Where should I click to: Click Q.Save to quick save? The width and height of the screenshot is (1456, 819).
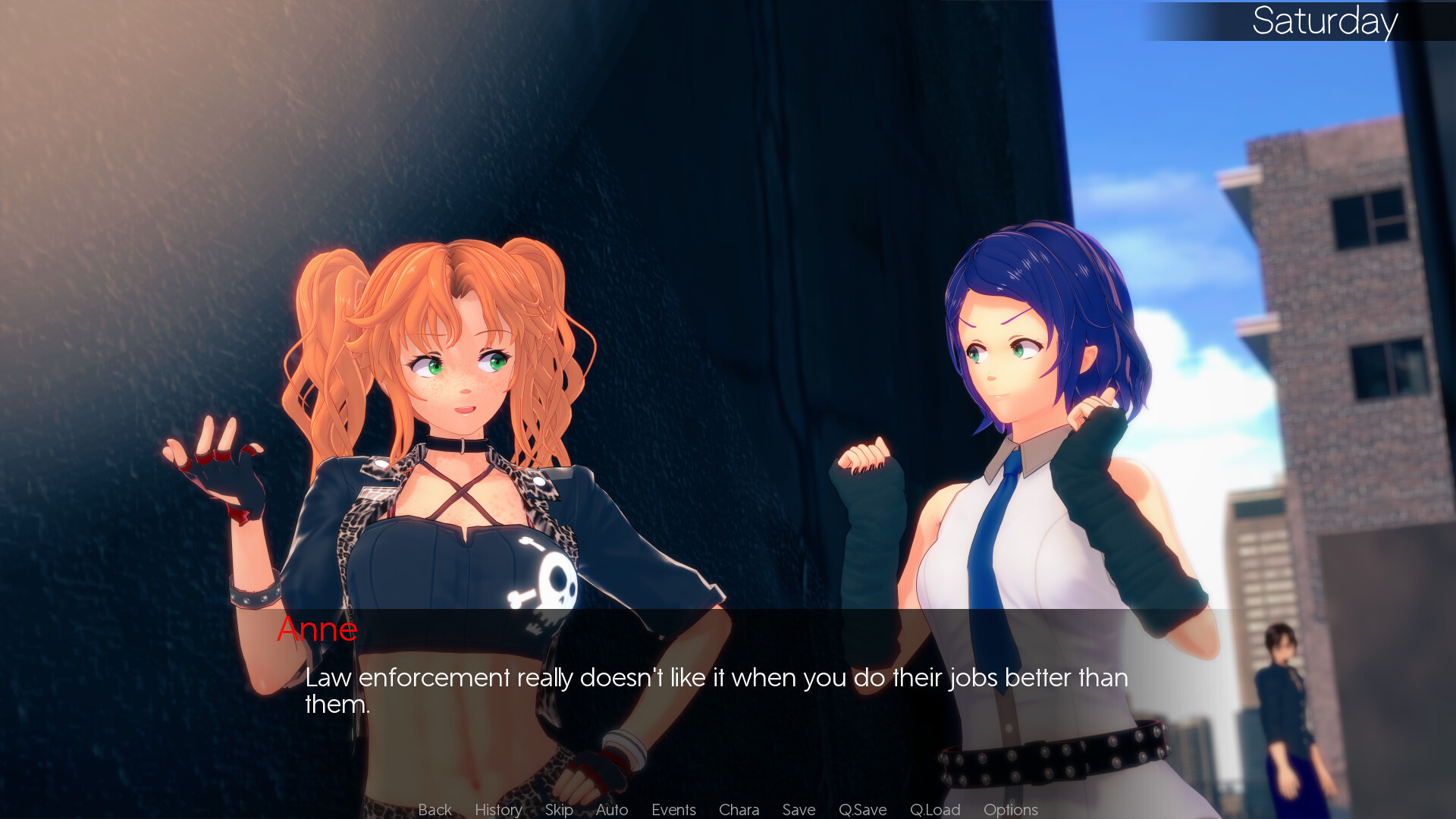[x=862, y=810]
